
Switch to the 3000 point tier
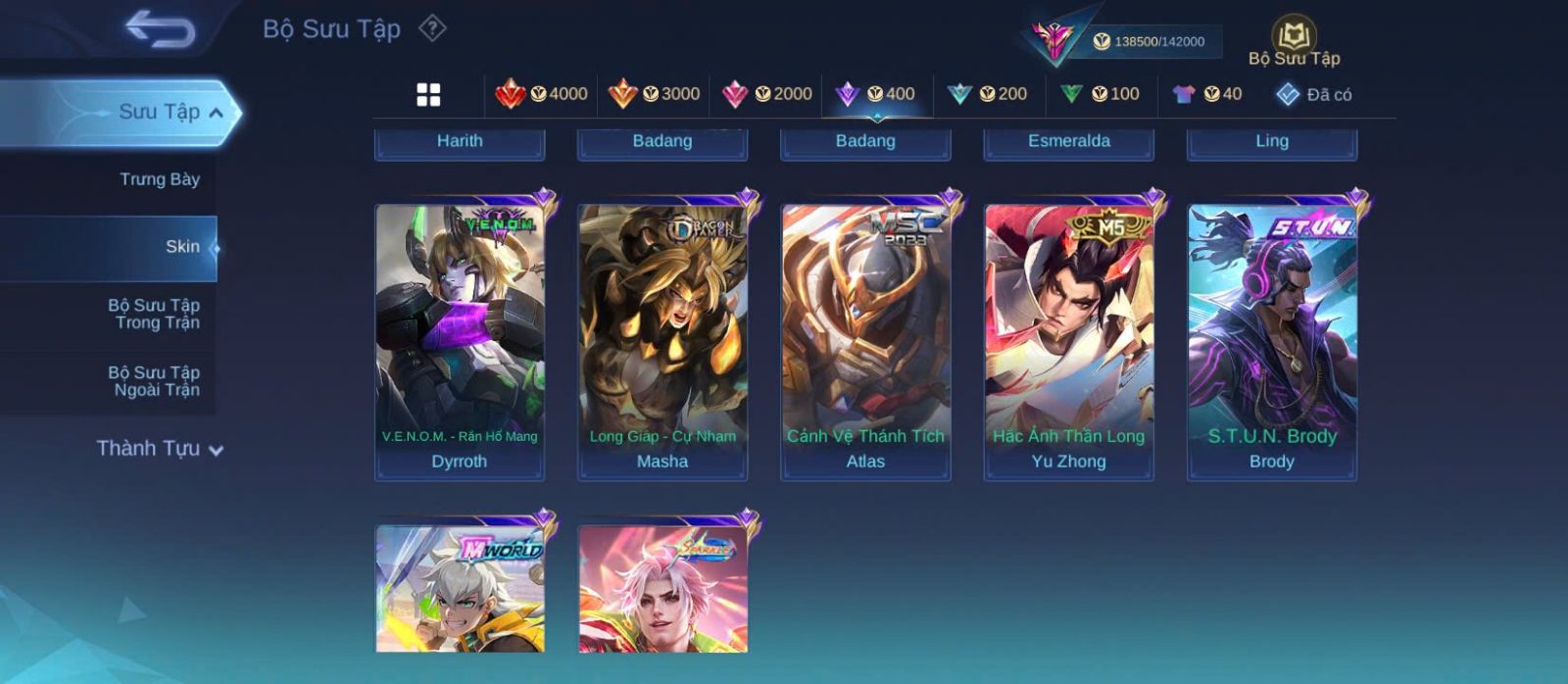pyautogui.click(x=654, y=94)
